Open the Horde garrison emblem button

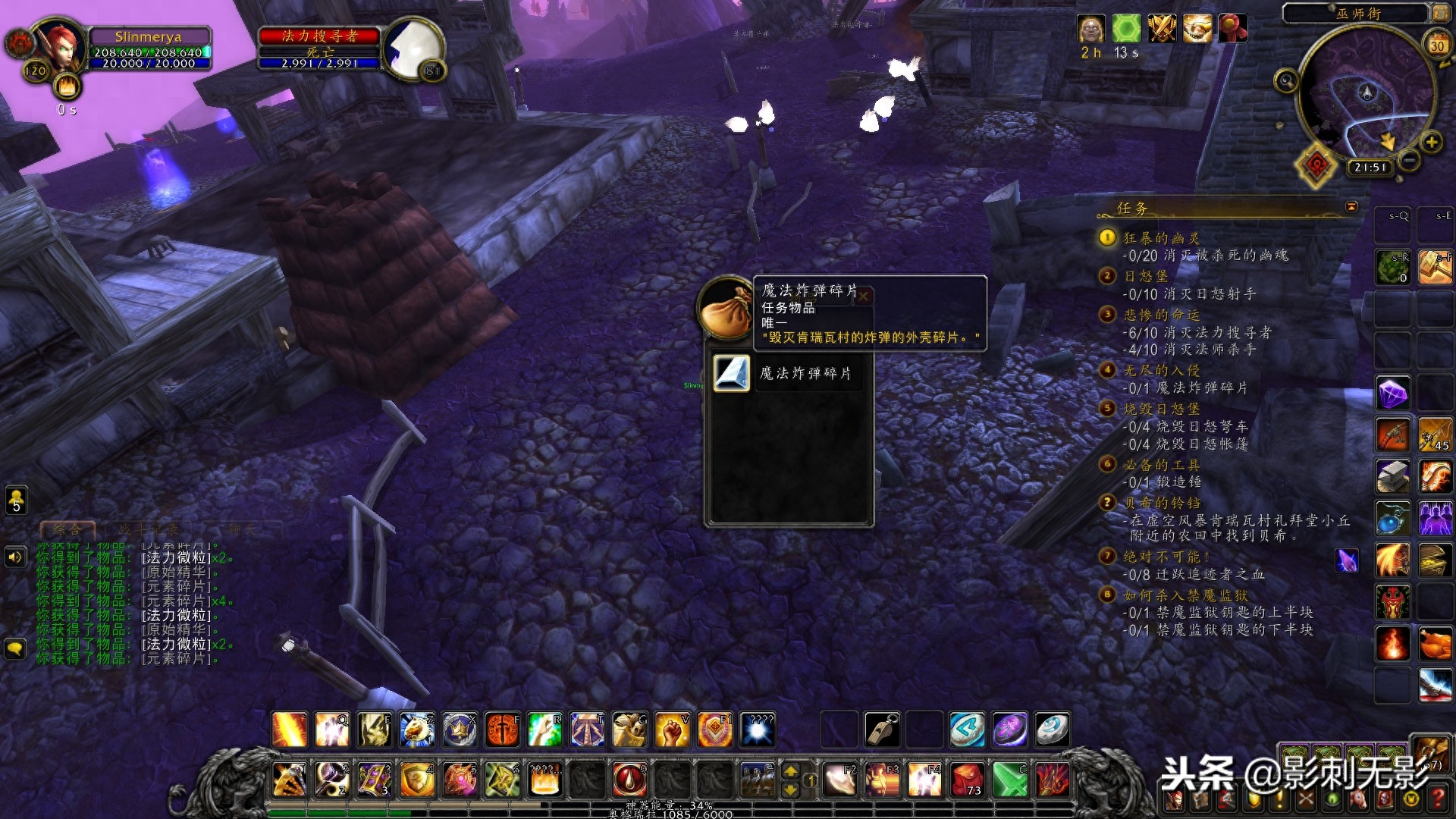point(1316,165)
